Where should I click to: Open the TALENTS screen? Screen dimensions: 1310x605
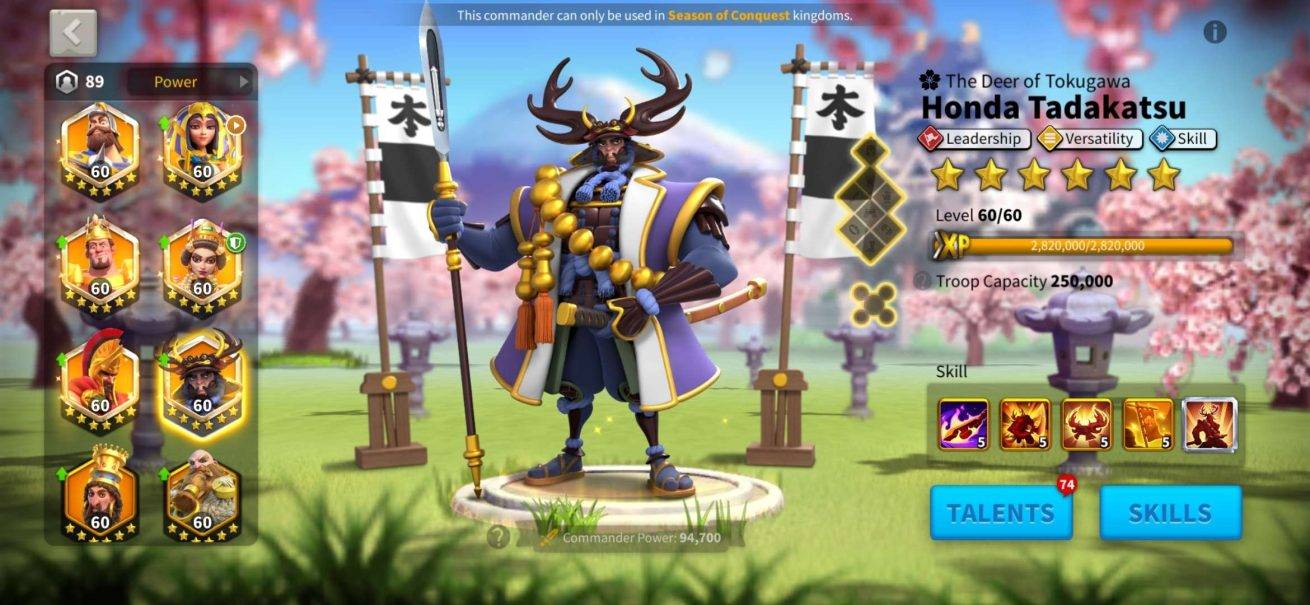point(1000,513)
